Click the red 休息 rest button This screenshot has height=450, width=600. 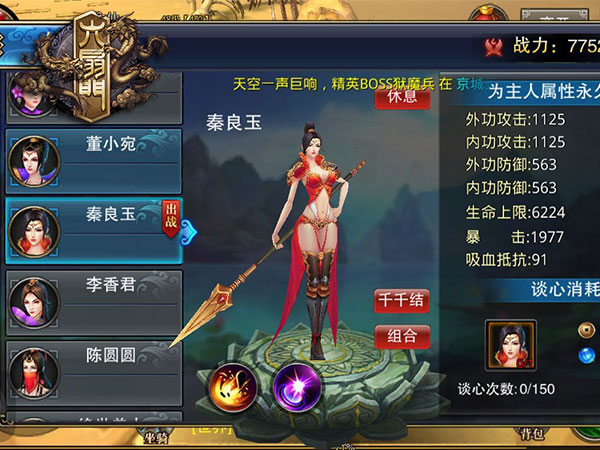[395, 97]
